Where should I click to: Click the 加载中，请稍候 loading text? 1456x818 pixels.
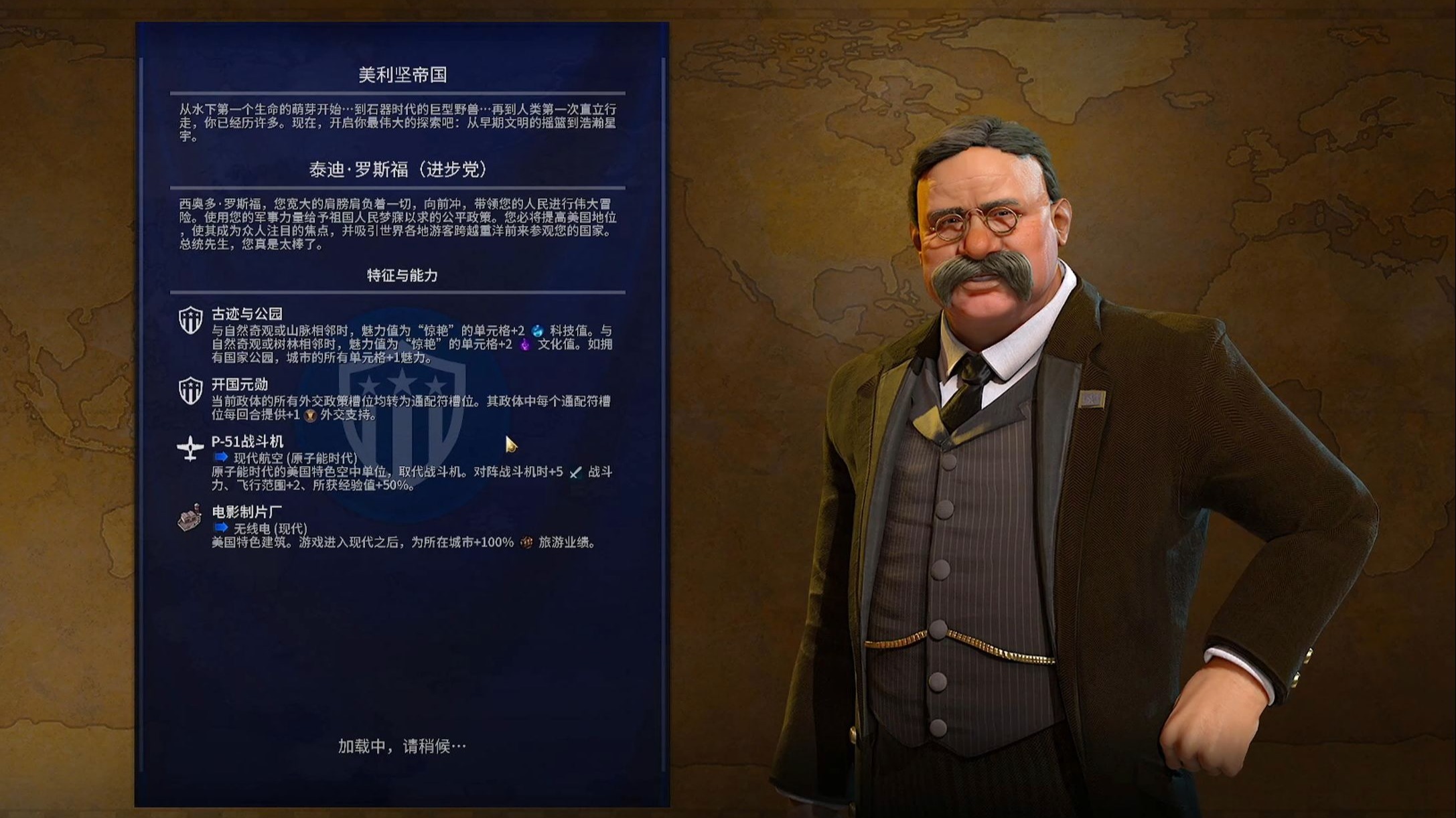[x=401, y=745]
